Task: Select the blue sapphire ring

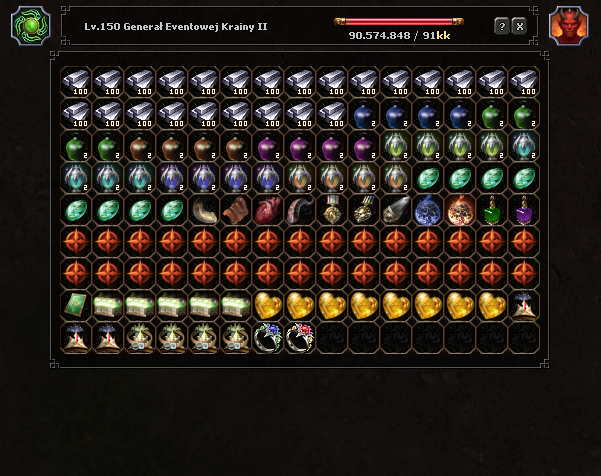Action: (x=267, y=337)
